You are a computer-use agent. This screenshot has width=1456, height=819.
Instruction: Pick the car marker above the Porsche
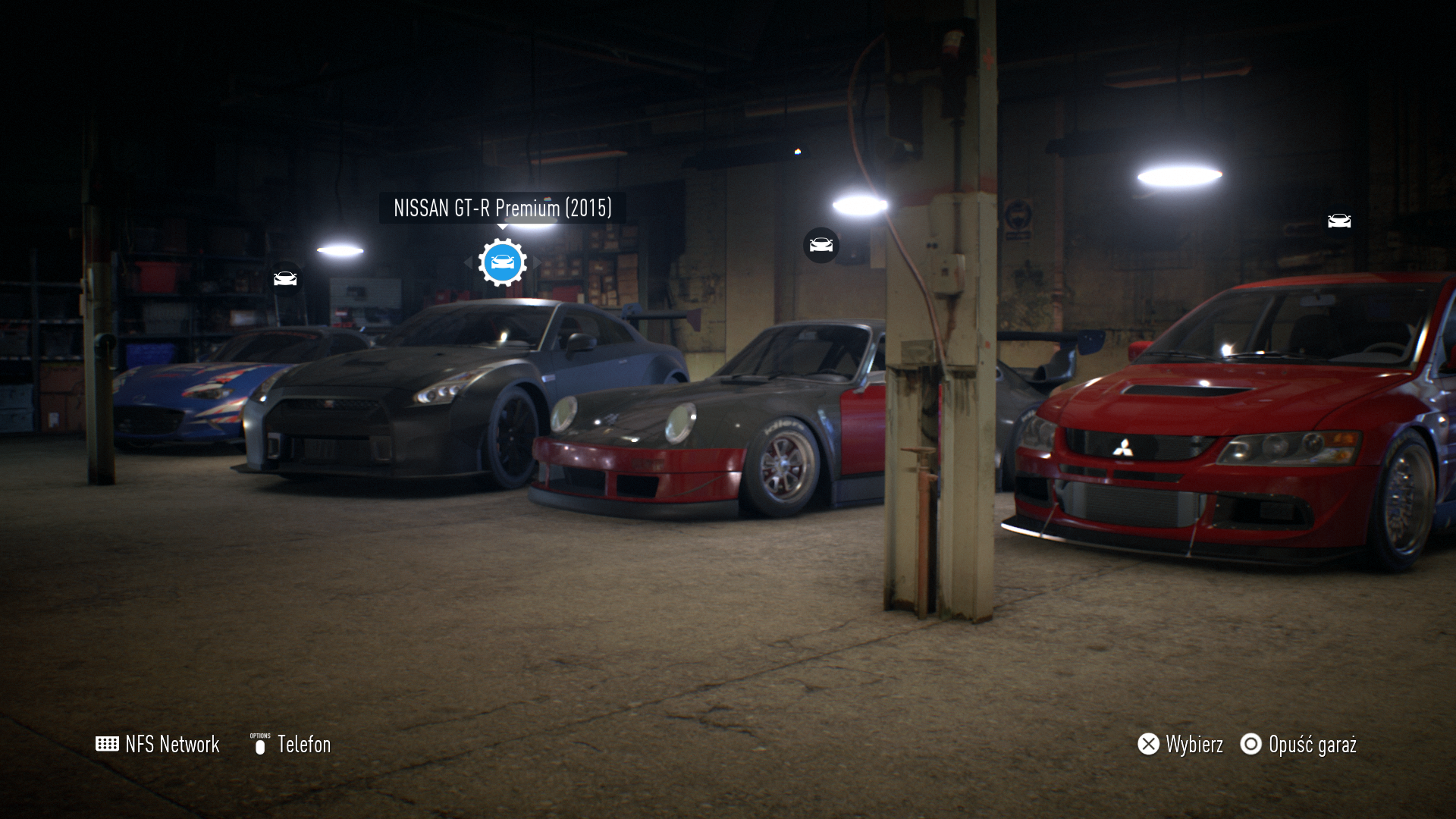pos(821,245)
